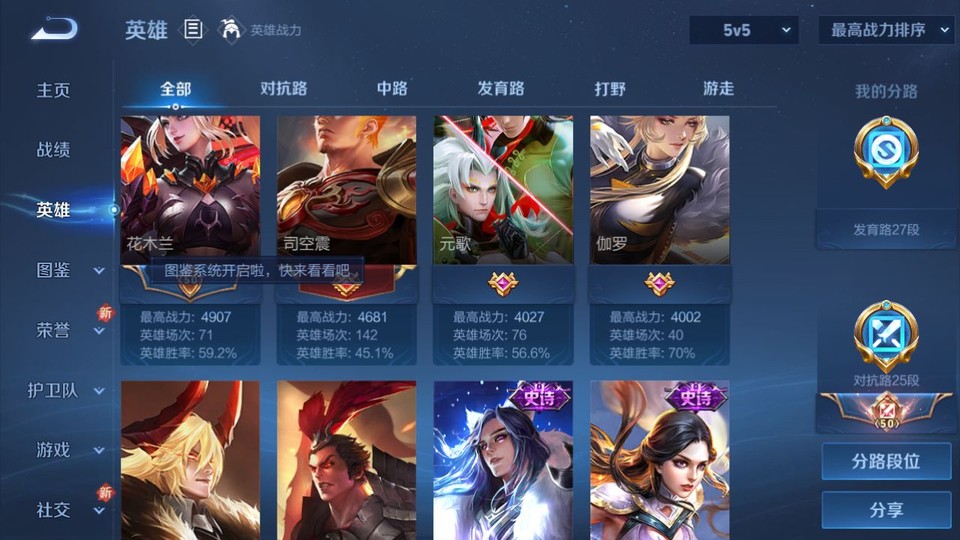Image resolution: width=960 pixels, height=540 pixels.
Task: Switch to the 对抗路 tab
Action: click(x=283, y=88)
